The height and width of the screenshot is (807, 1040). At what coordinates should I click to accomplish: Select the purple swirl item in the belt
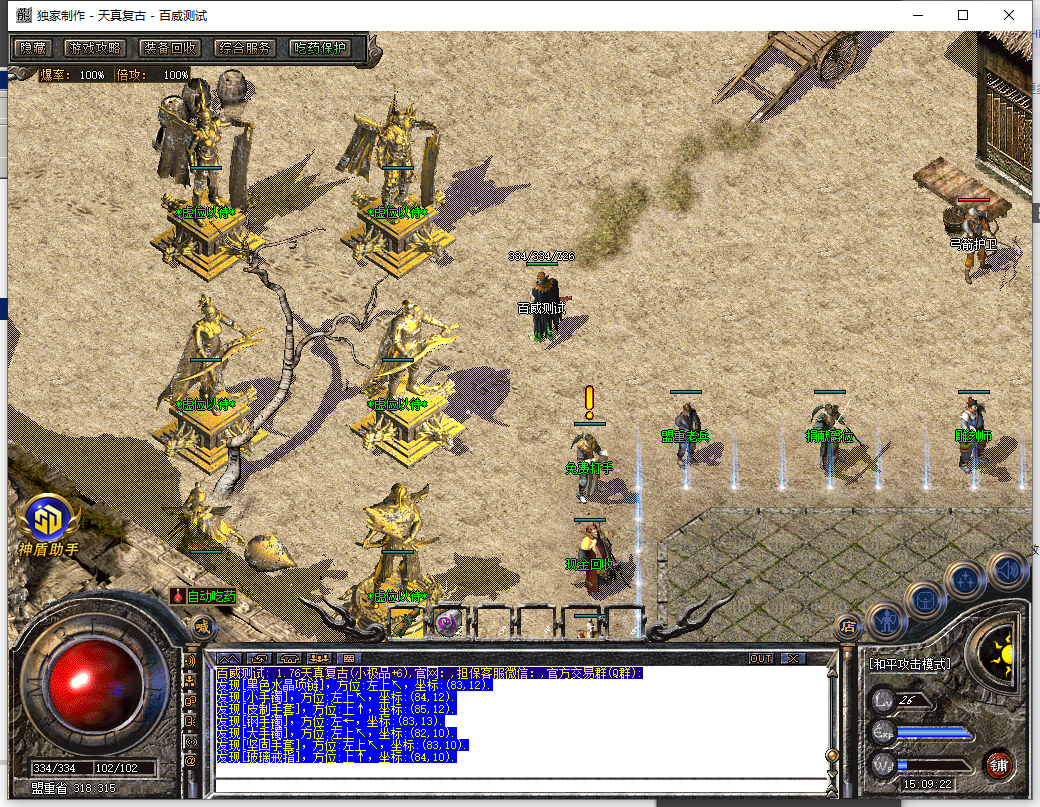[x=448, y=621]
